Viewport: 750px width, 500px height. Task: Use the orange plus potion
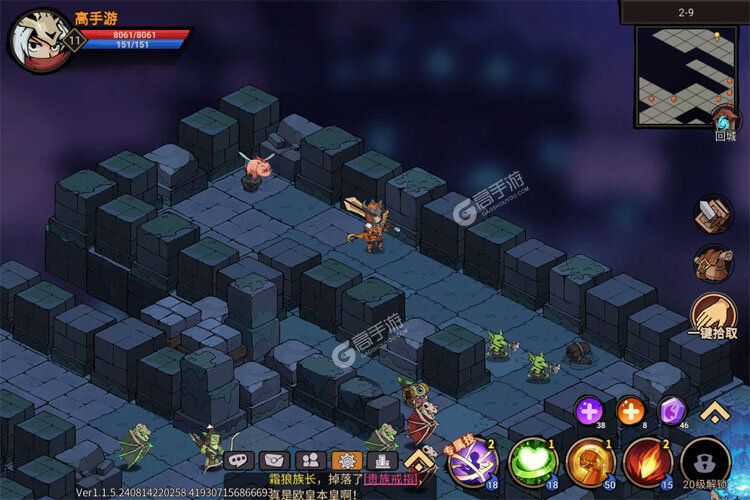click(x=630, y=409)
